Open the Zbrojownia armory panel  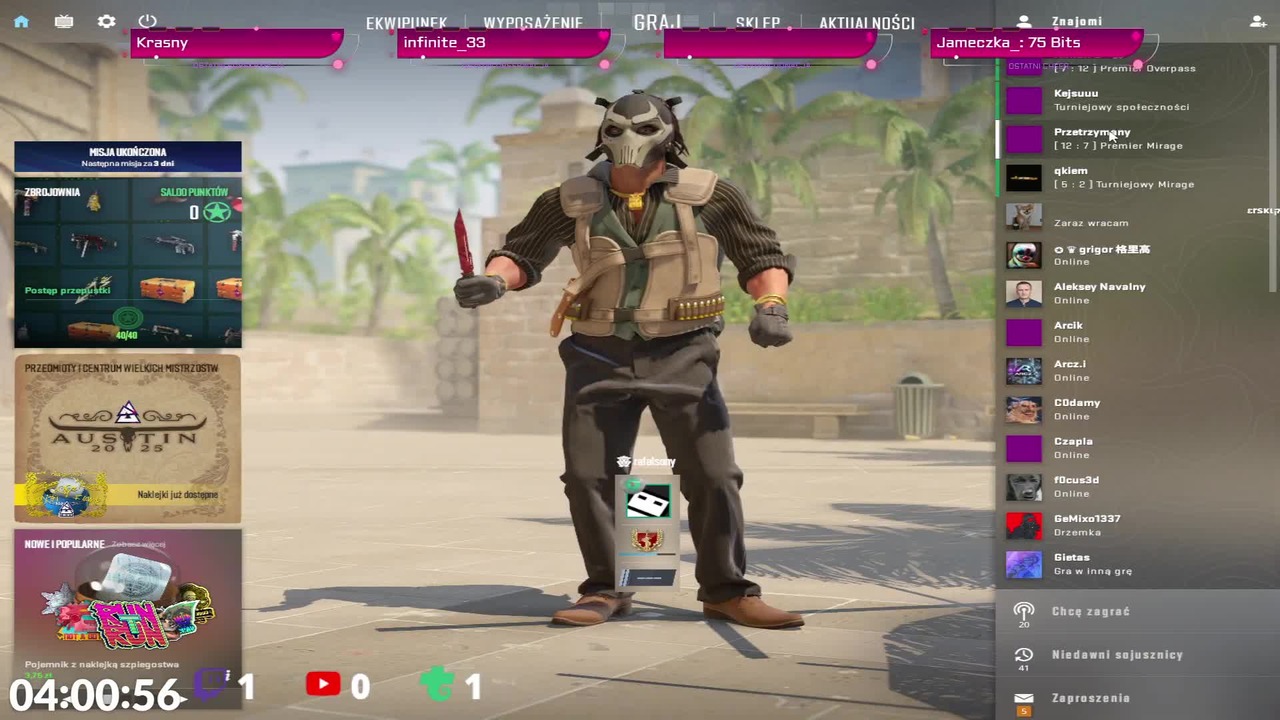(128, 262)
